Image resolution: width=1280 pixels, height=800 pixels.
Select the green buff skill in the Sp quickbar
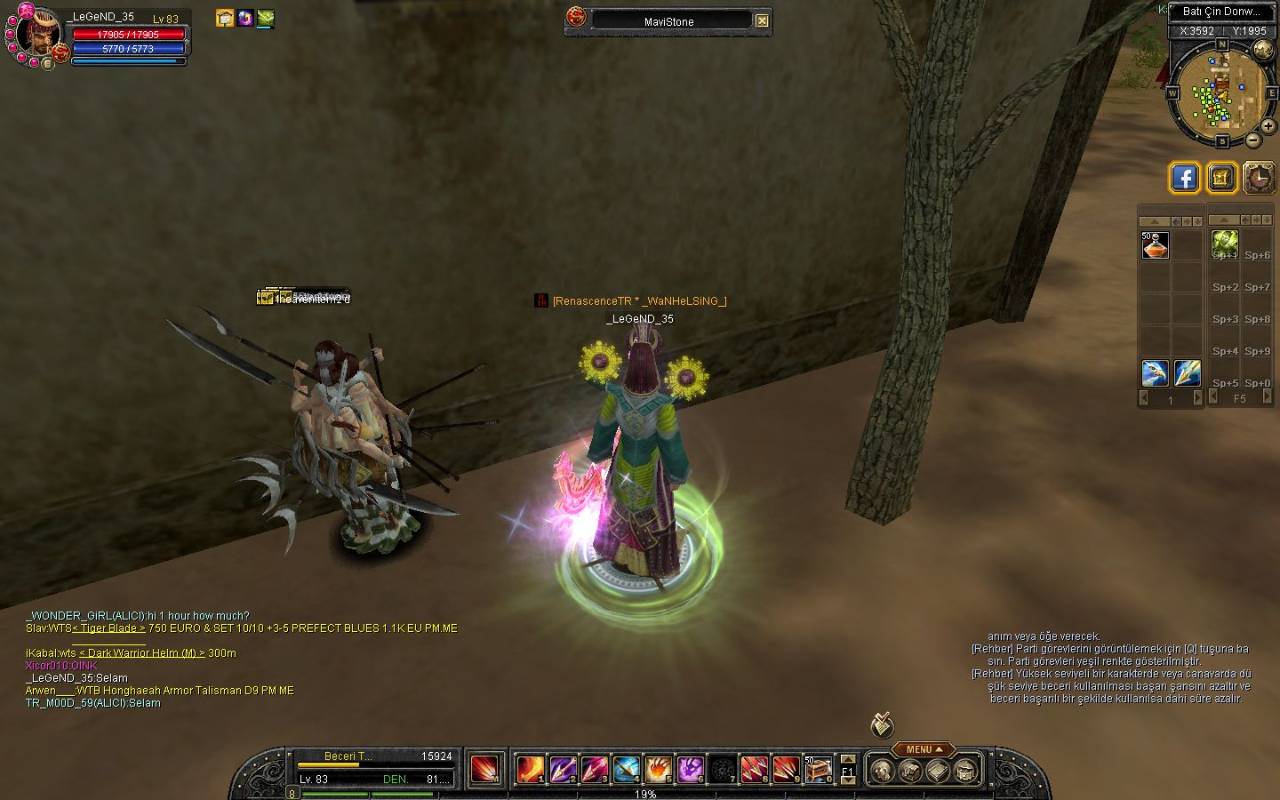pyautogui.click(x=1225, y=242)
